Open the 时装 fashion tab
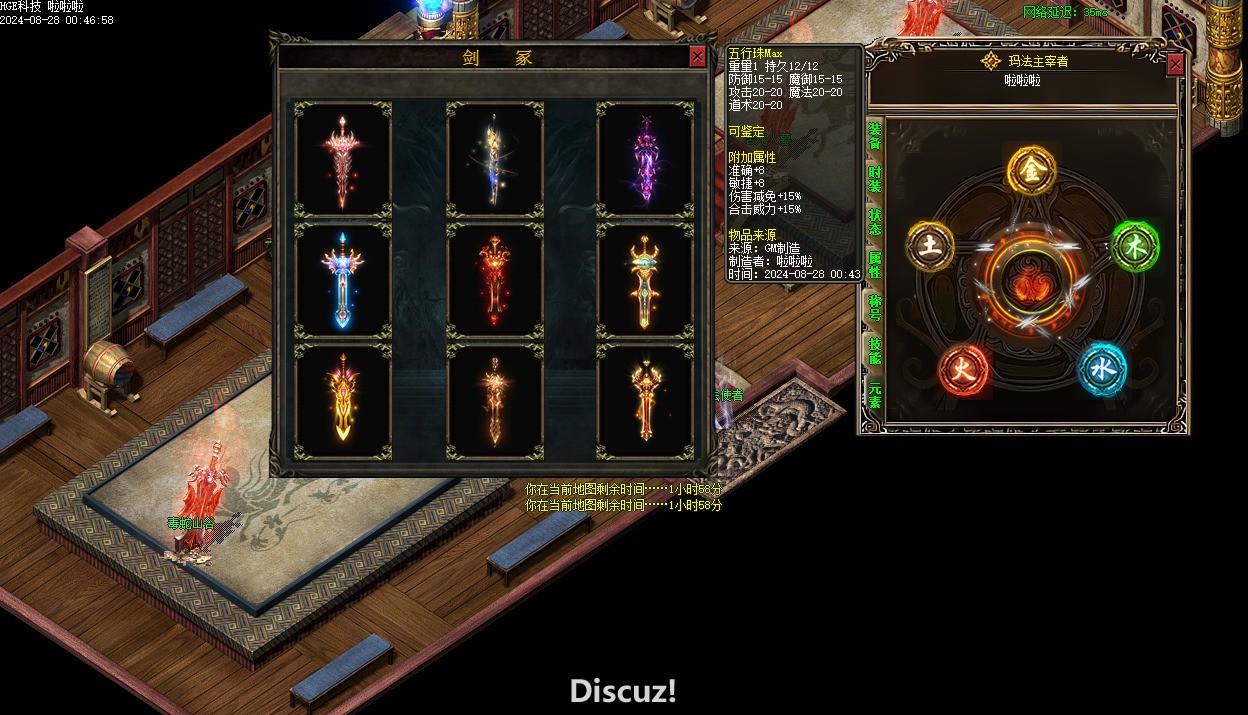1248x715 pixels. [875, 179]
